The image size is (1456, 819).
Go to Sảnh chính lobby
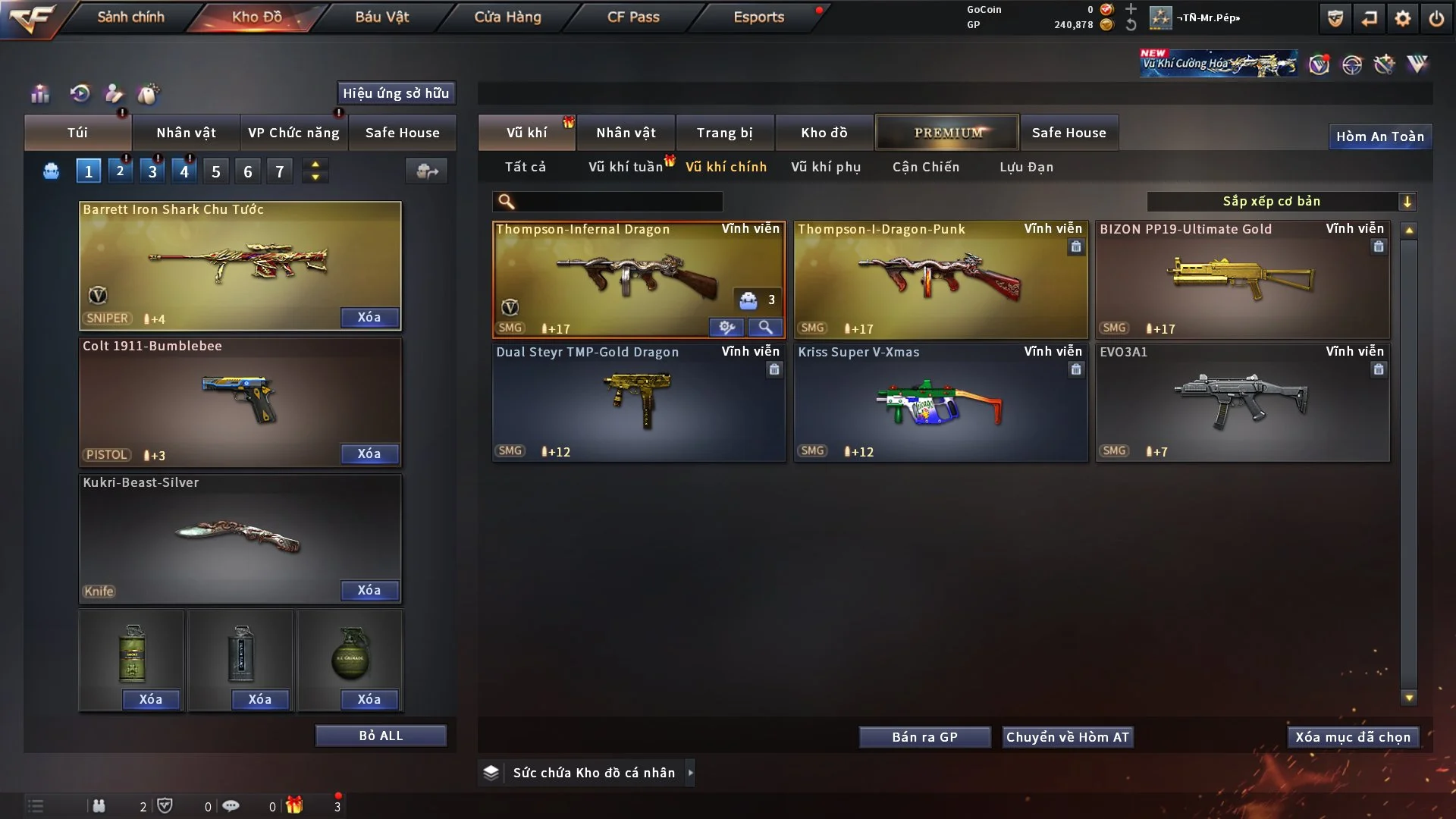130,17
